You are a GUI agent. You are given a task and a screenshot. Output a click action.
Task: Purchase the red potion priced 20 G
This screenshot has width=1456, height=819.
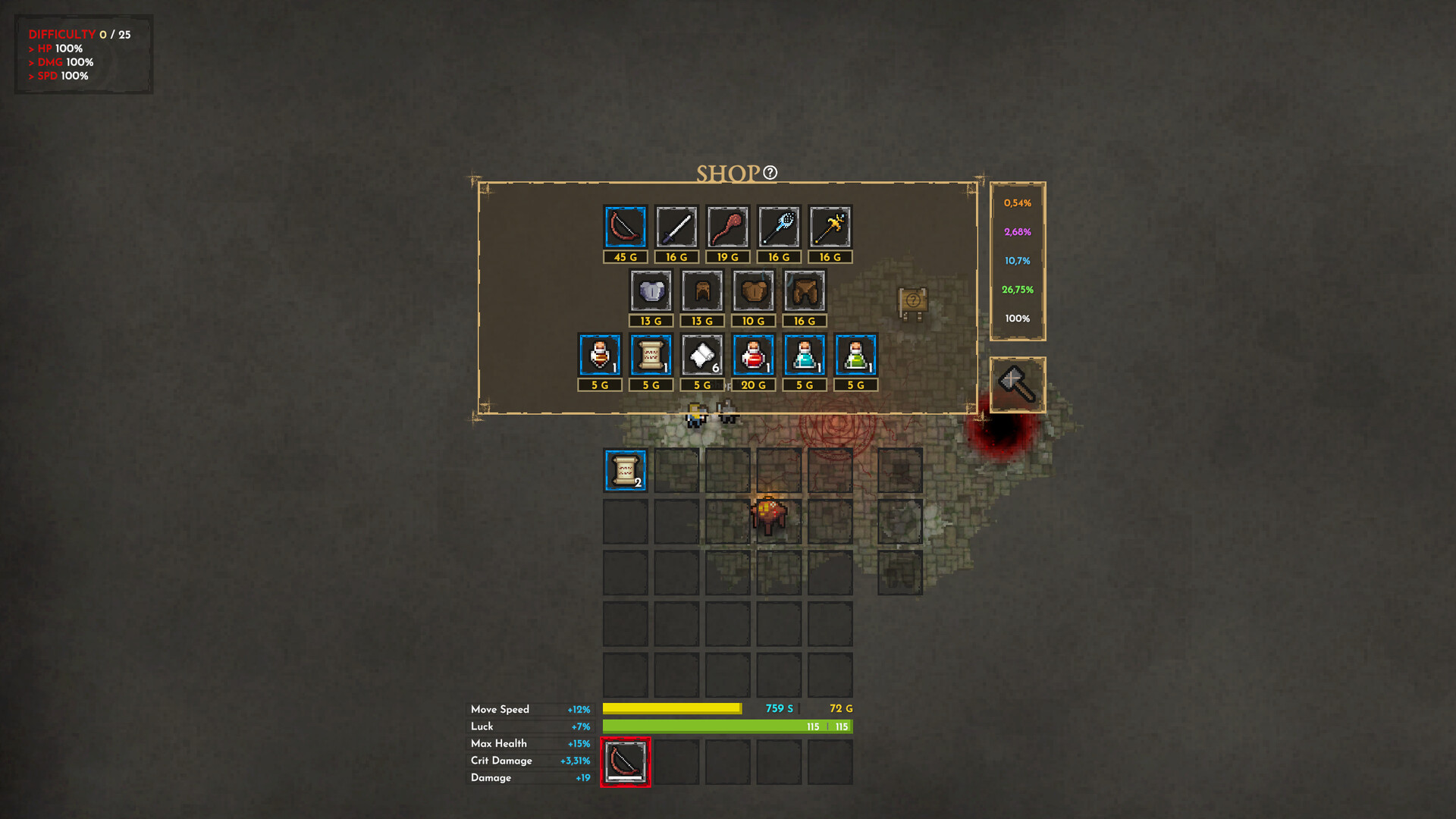pos(752,355)
